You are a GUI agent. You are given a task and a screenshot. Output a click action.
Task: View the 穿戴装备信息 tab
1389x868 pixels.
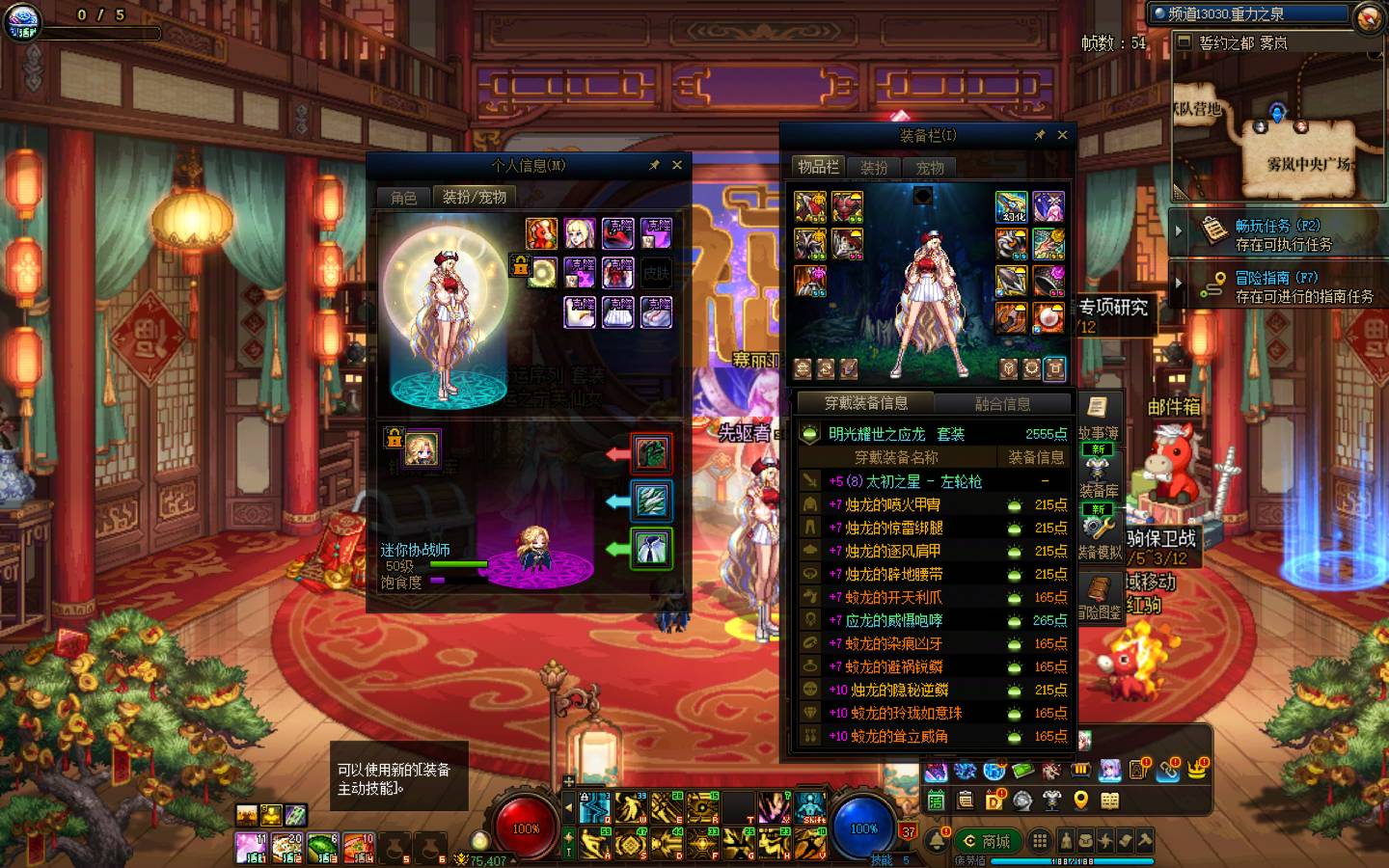pos(865,403)
